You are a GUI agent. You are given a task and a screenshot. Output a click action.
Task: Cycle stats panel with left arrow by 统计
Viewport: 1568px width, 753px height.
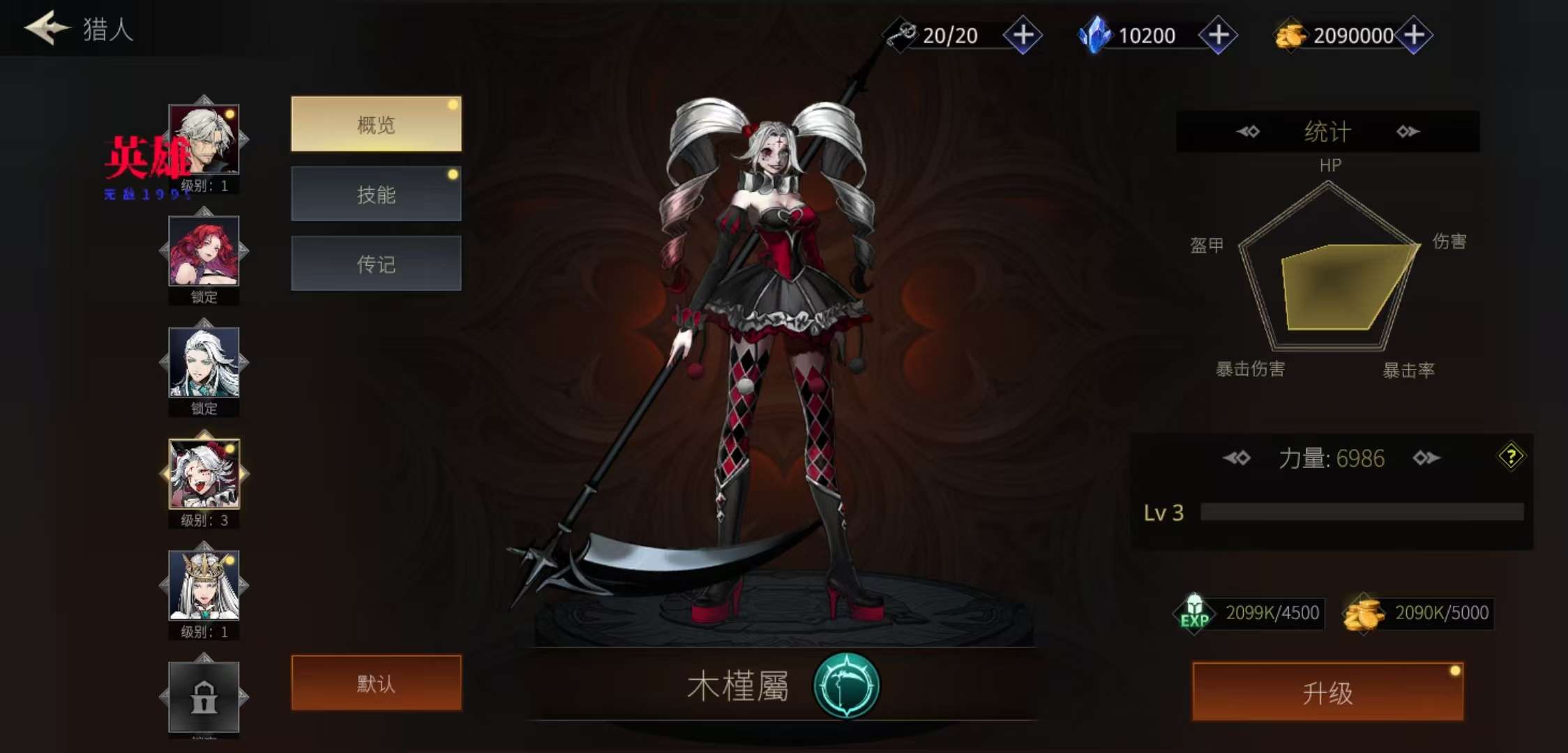coord(1248,131)
